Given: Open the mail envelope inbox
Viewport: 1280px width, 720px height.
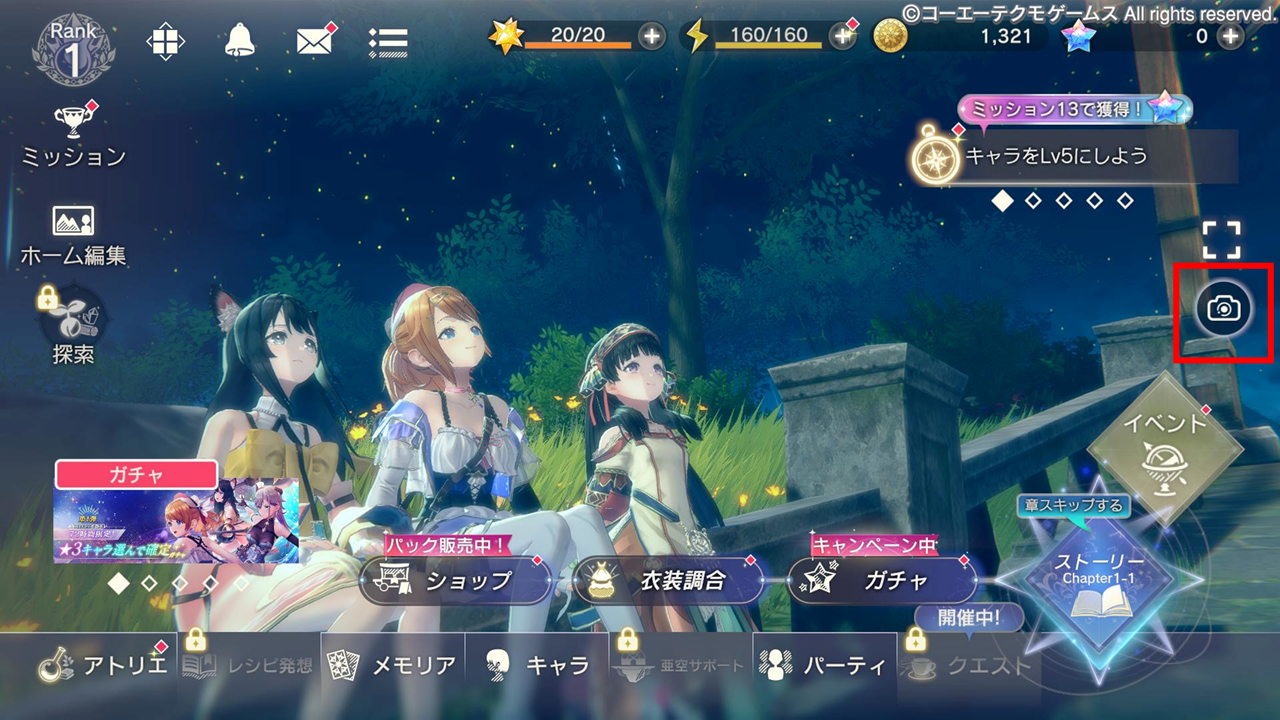Looking at the screenshot, I should pyautogui.click(x=315, y=41).
